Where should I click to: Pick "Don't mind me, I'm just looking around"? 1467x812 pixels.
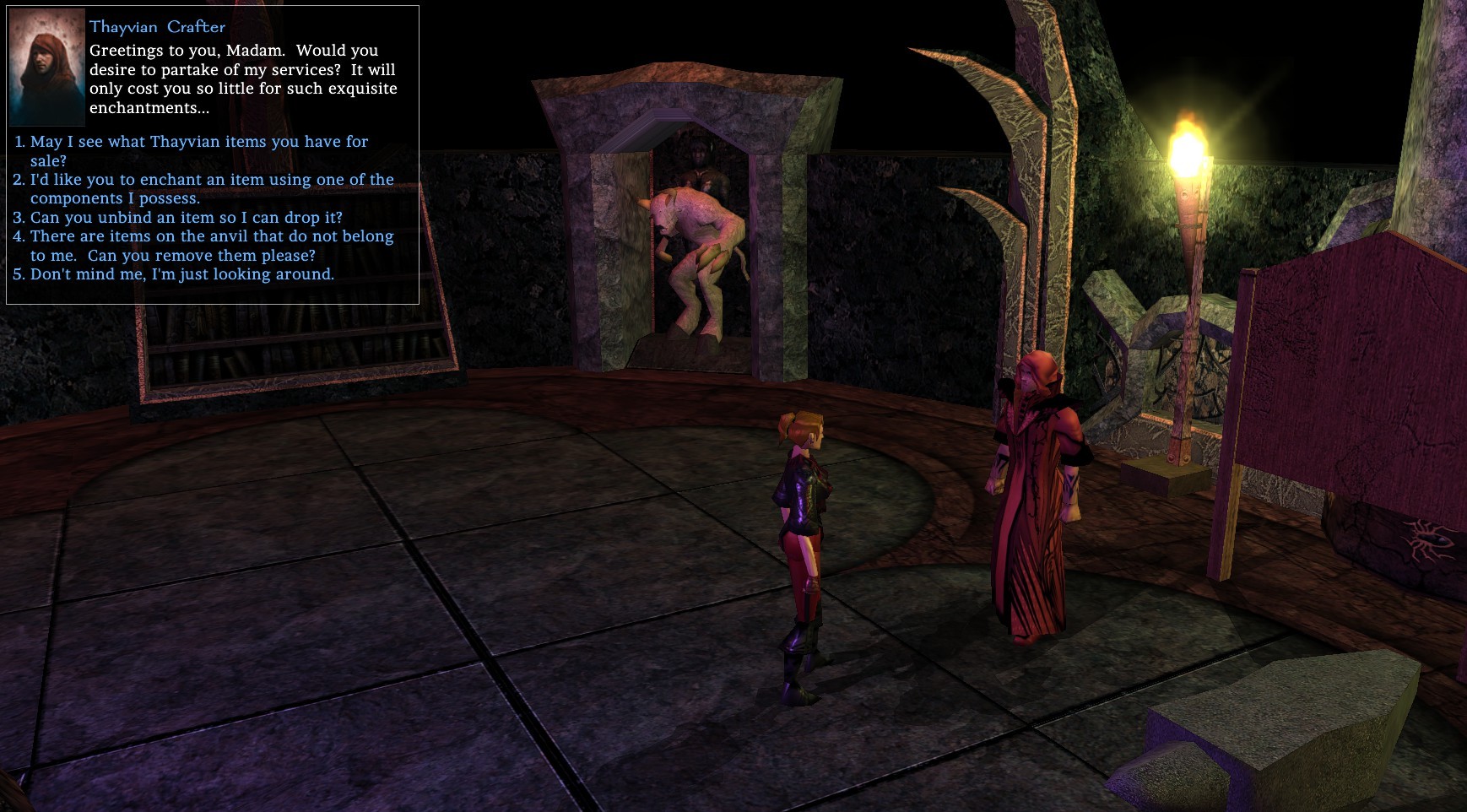182,274
